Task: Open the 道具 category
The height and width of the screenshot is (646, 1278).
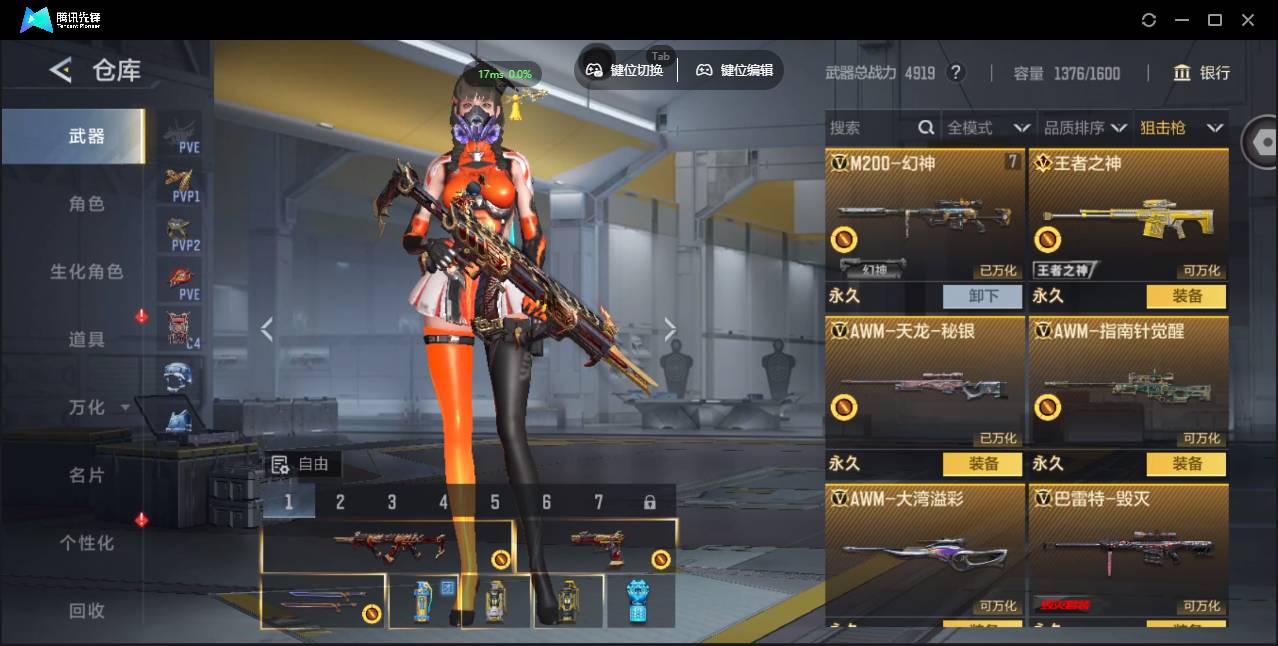Action: click(x=86, y=340)
